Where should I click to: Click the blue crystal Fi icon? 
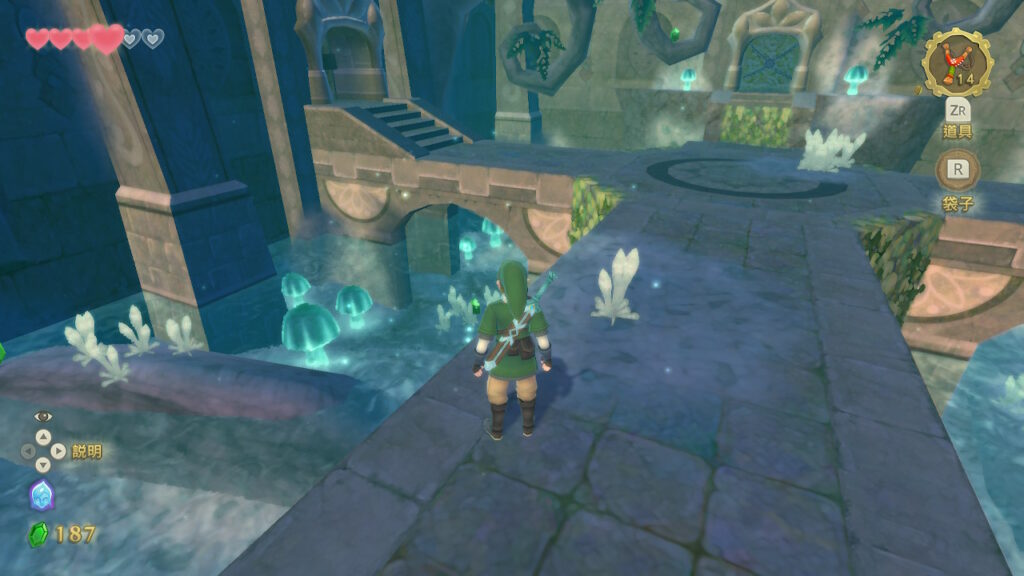pos(42,494)
